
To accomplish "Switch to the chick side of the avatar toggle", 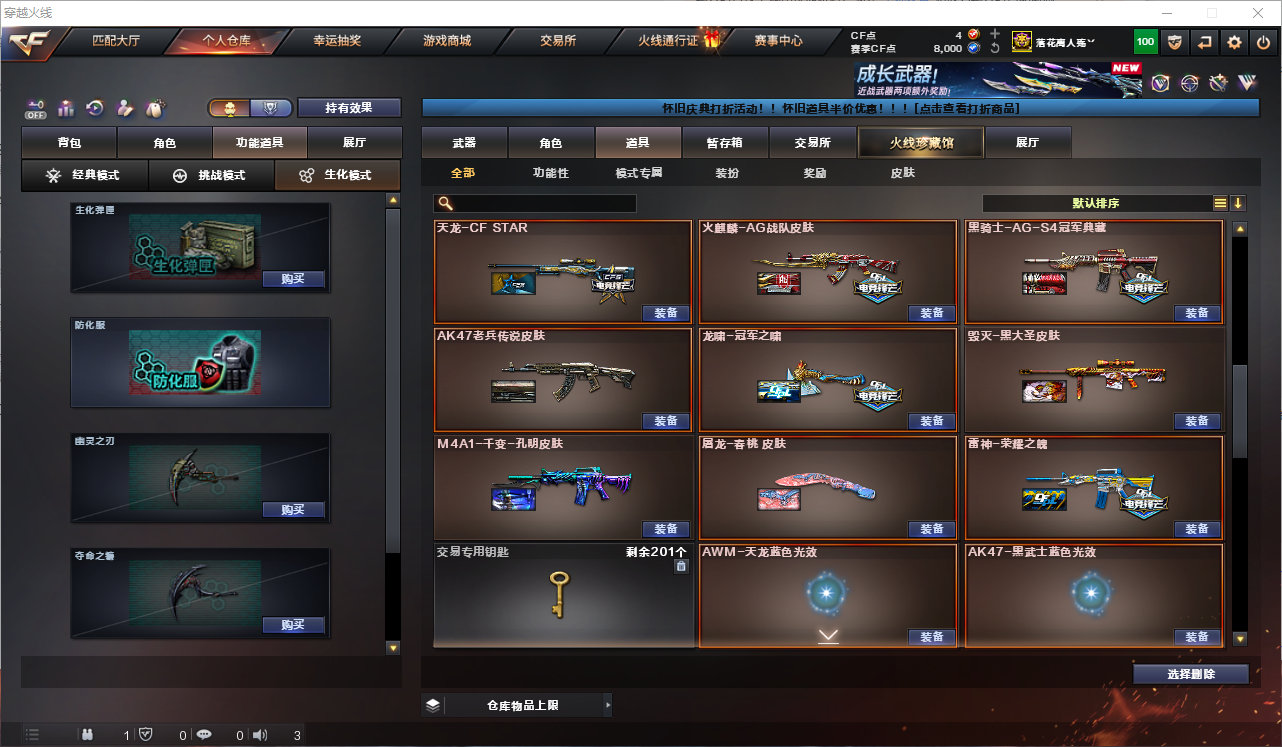I will pyautogui.click(x=228, y=108).
